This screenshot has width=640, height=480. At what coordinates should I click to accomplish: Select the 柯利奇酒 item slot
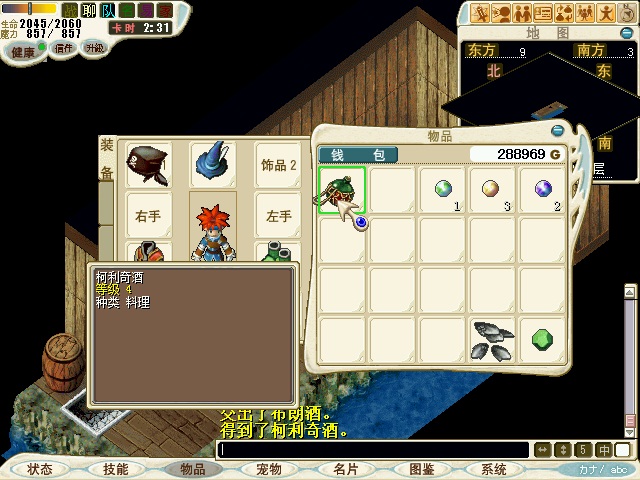[342, 190]
